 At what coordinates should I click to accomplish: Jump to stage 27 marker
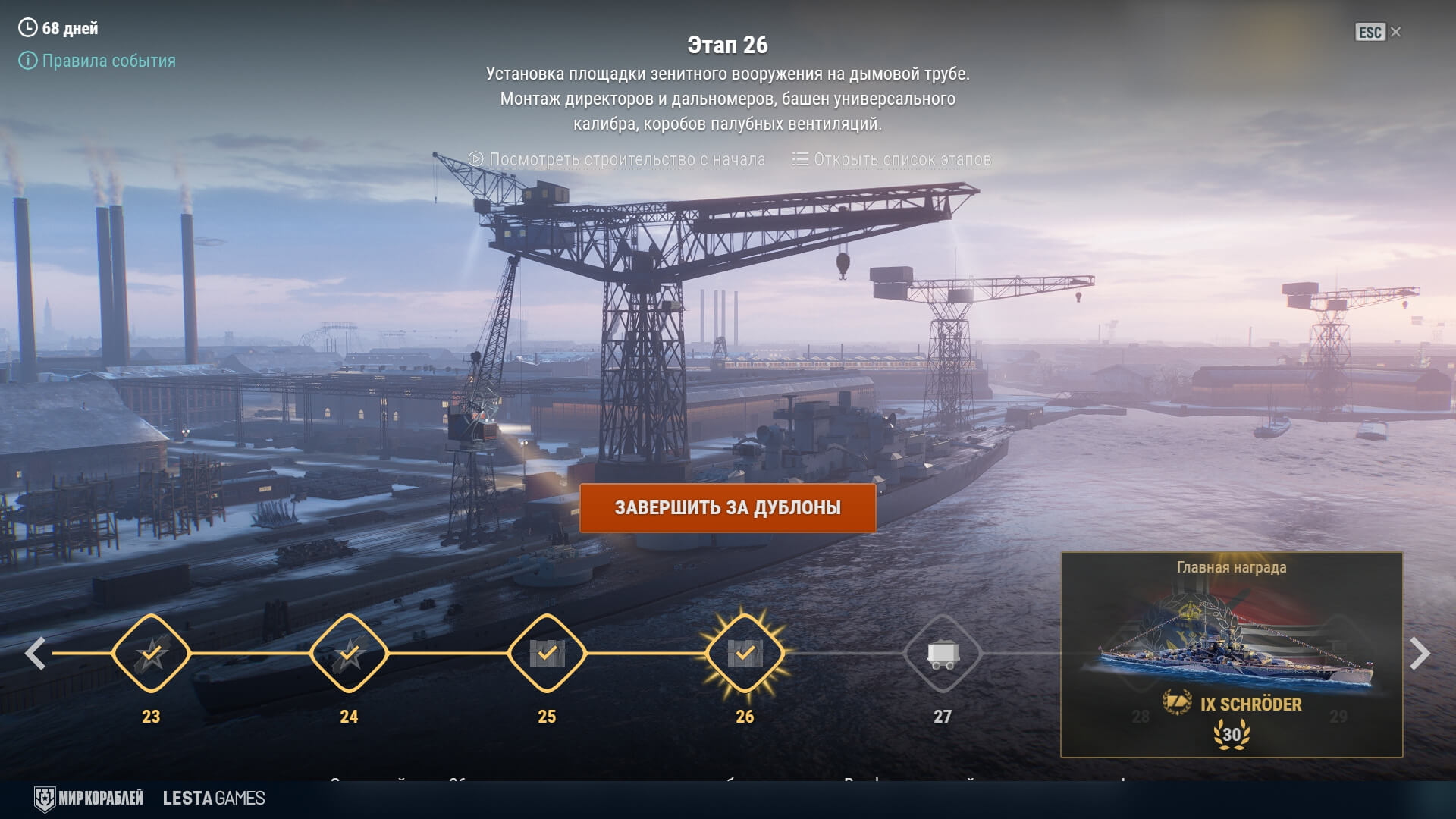coord(943,653)
